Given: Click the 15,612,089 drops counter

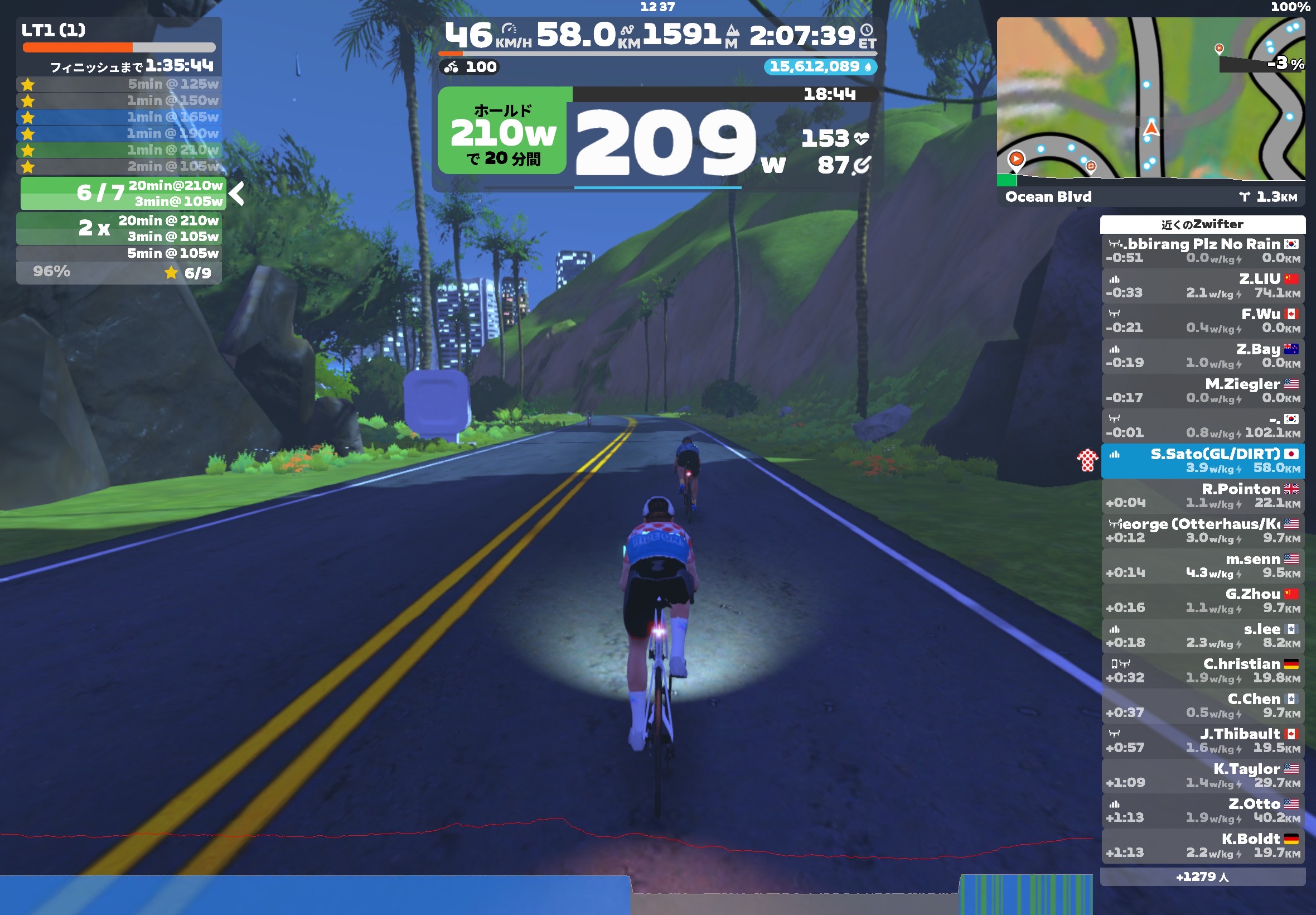Looking at the screenshot, I should 819,66.
